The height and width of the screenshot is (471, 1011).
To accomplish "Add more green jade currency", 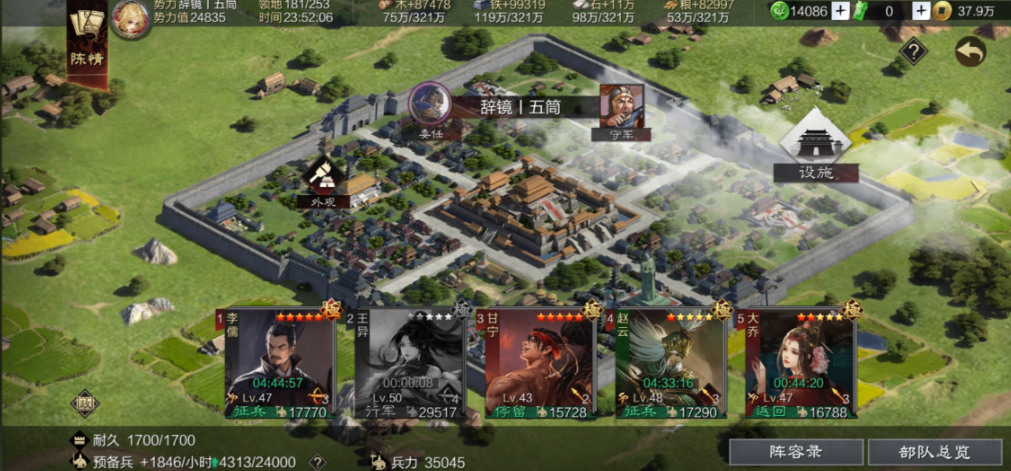I will pyautogui.click(x=840, y=11).
